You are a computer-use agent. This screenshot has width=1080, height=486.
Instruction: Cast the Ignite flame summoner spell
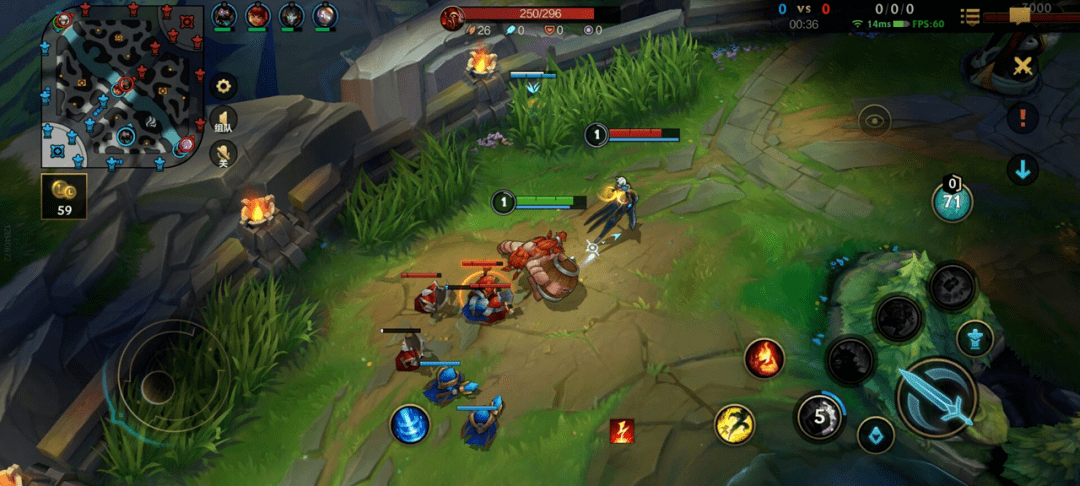[x=764, y=357]
